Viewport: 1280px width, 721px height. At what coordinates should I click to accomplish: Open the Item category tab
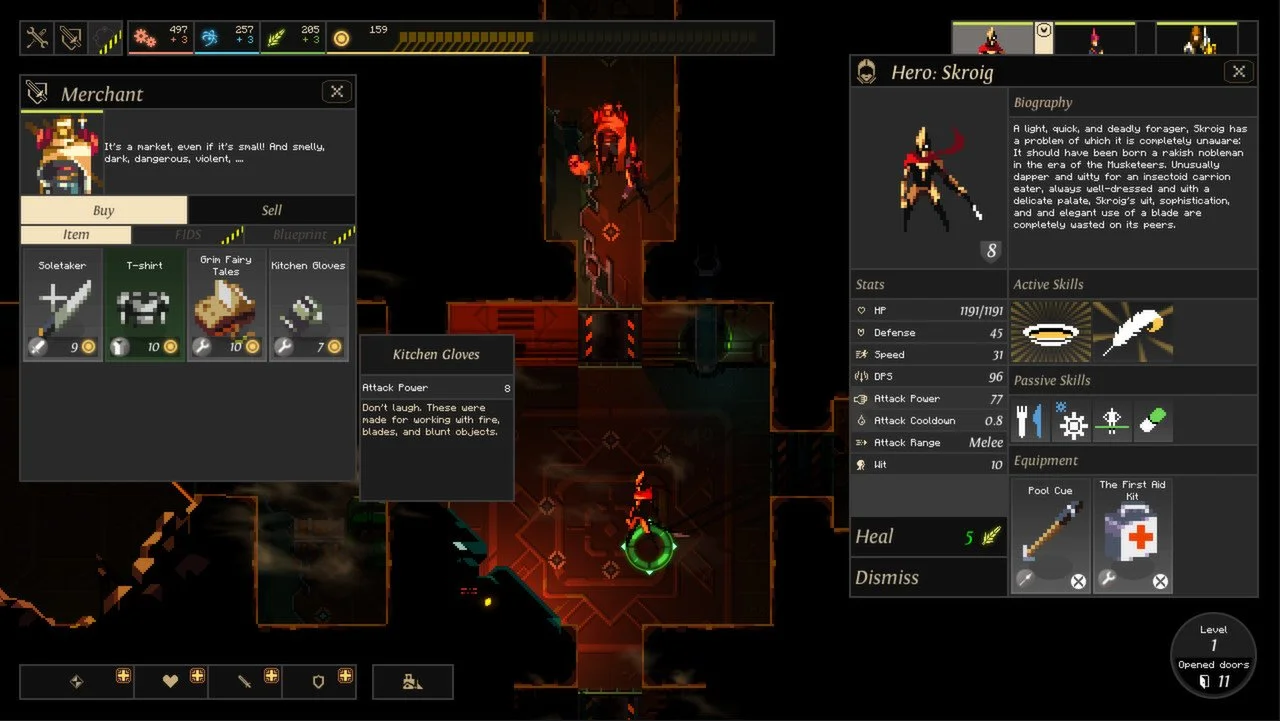(x=76, y=235)
